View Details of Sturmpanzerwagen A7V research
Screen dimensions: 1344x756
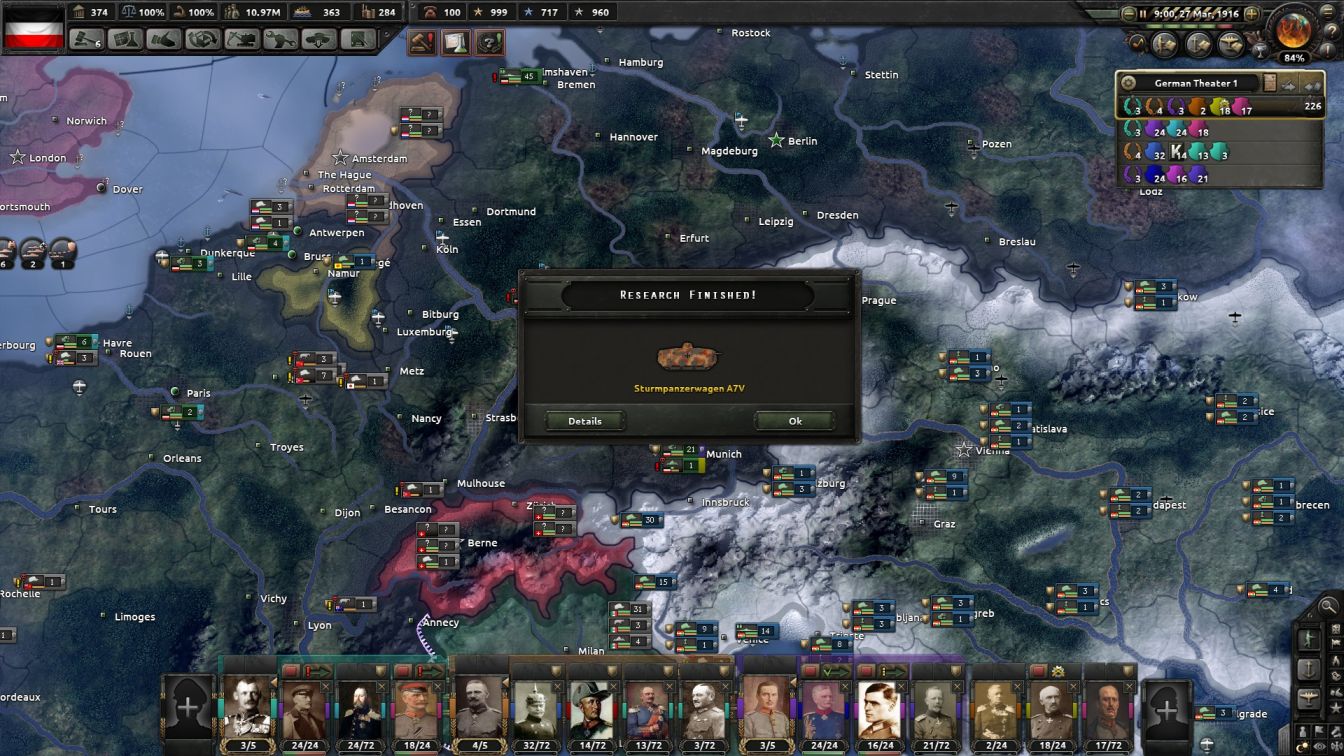(584, 420)
